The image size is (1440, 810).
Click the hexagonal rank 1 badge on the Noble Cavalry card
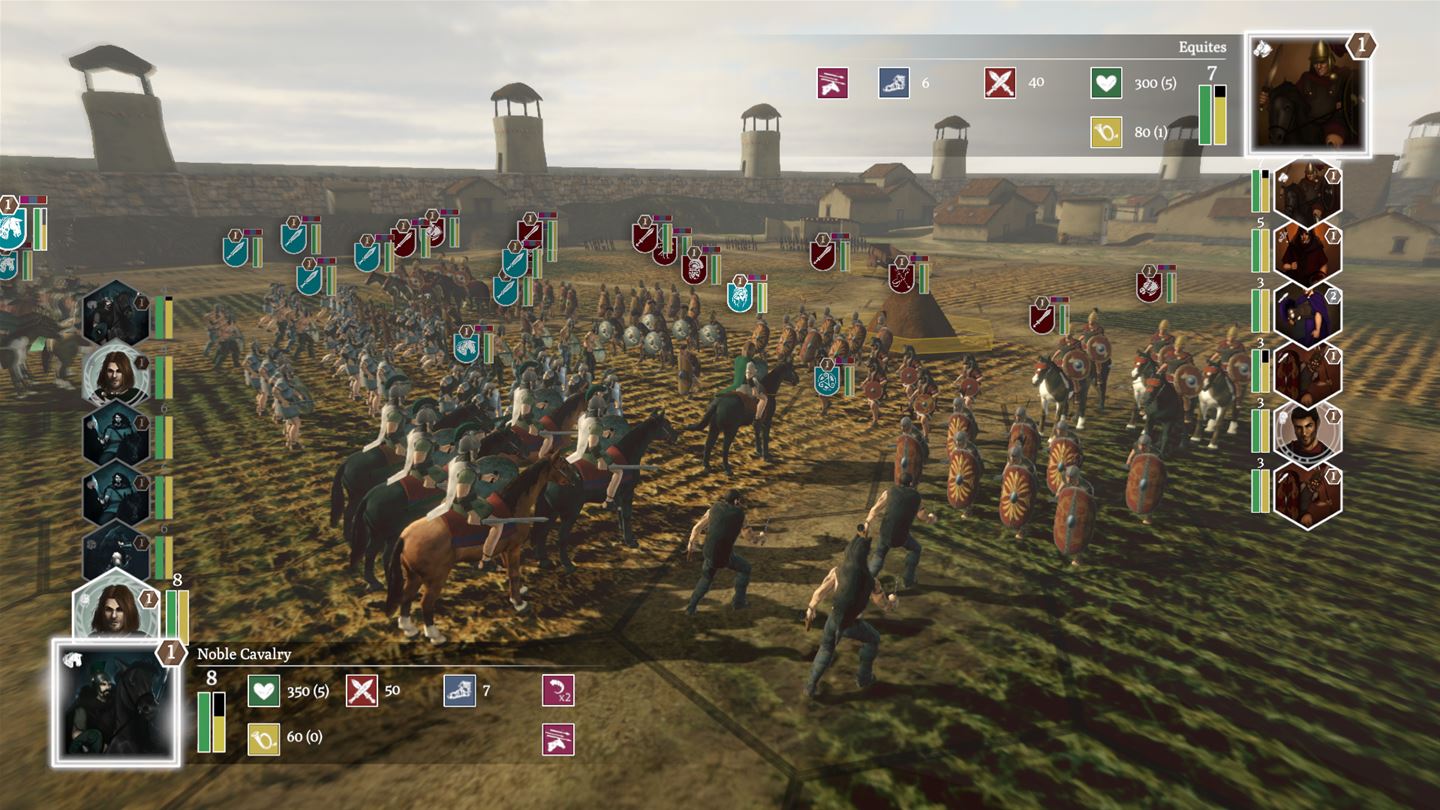[171, 654]
